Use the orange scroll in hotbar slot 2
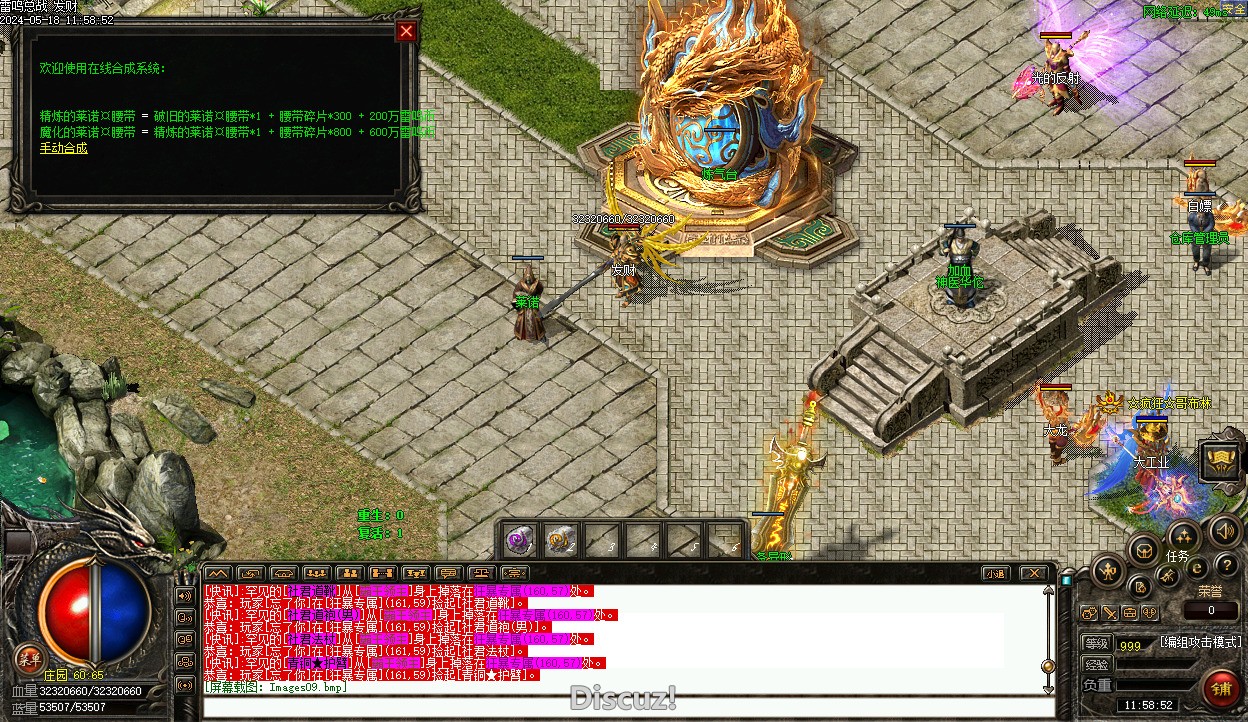 click(560, 540)
